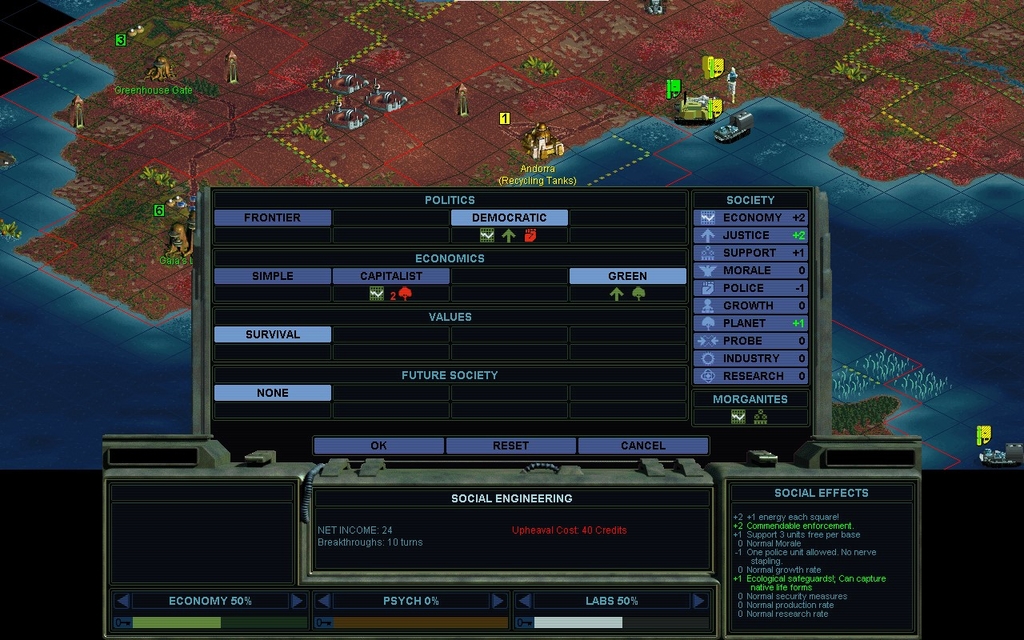Select the Planet rating row

(751, 323)
